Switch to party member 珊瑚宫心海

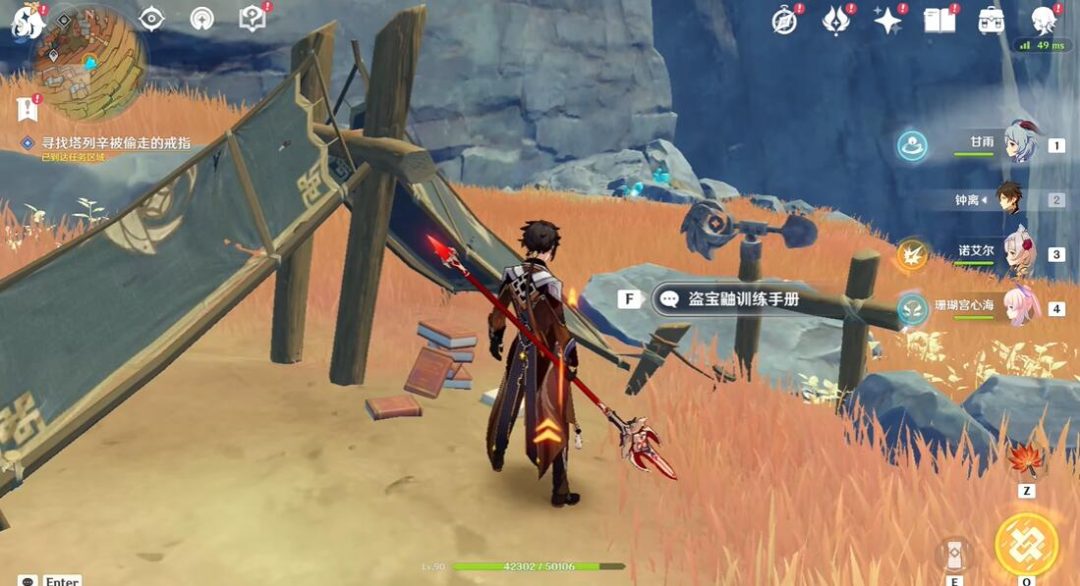pos(1018,308)
